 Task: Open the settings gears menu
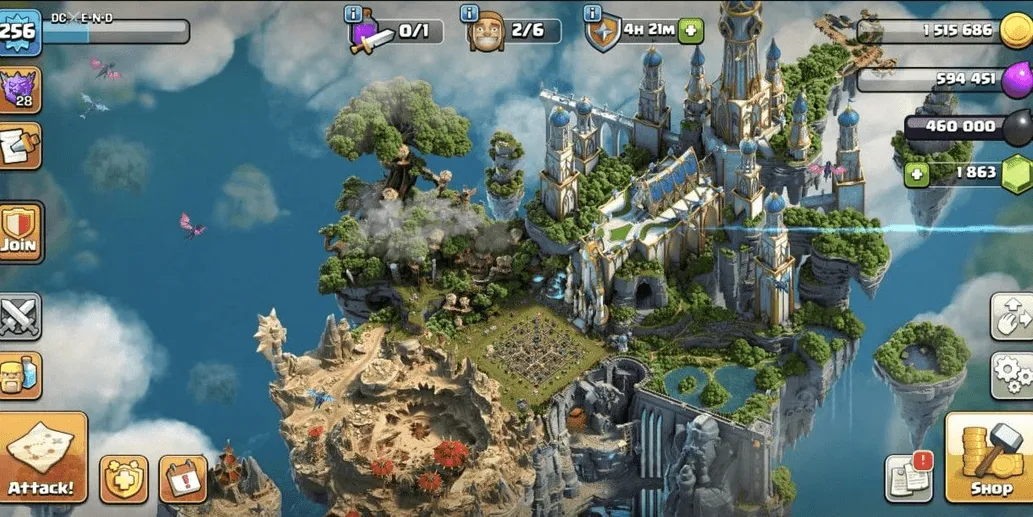pos(1010,375)
